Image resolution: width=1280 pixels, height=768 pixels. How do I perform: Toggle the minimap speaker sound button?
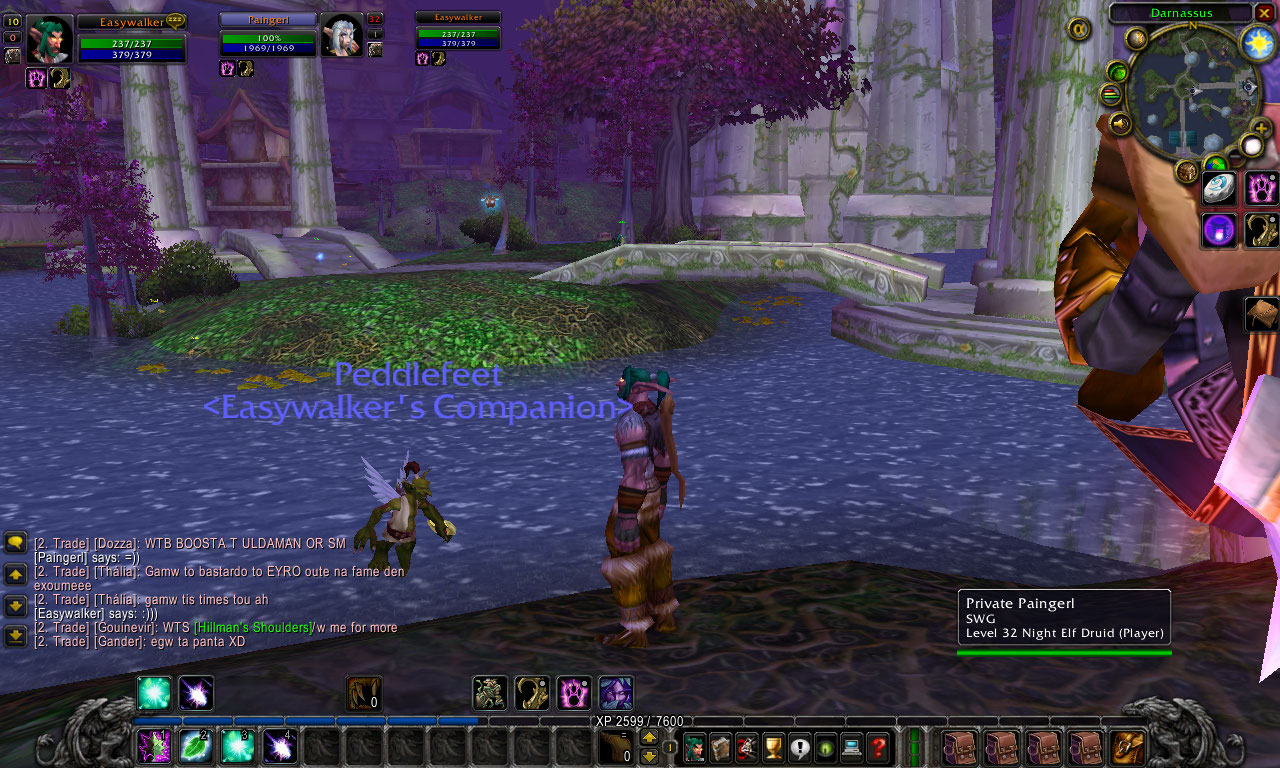click(1120, 123)
